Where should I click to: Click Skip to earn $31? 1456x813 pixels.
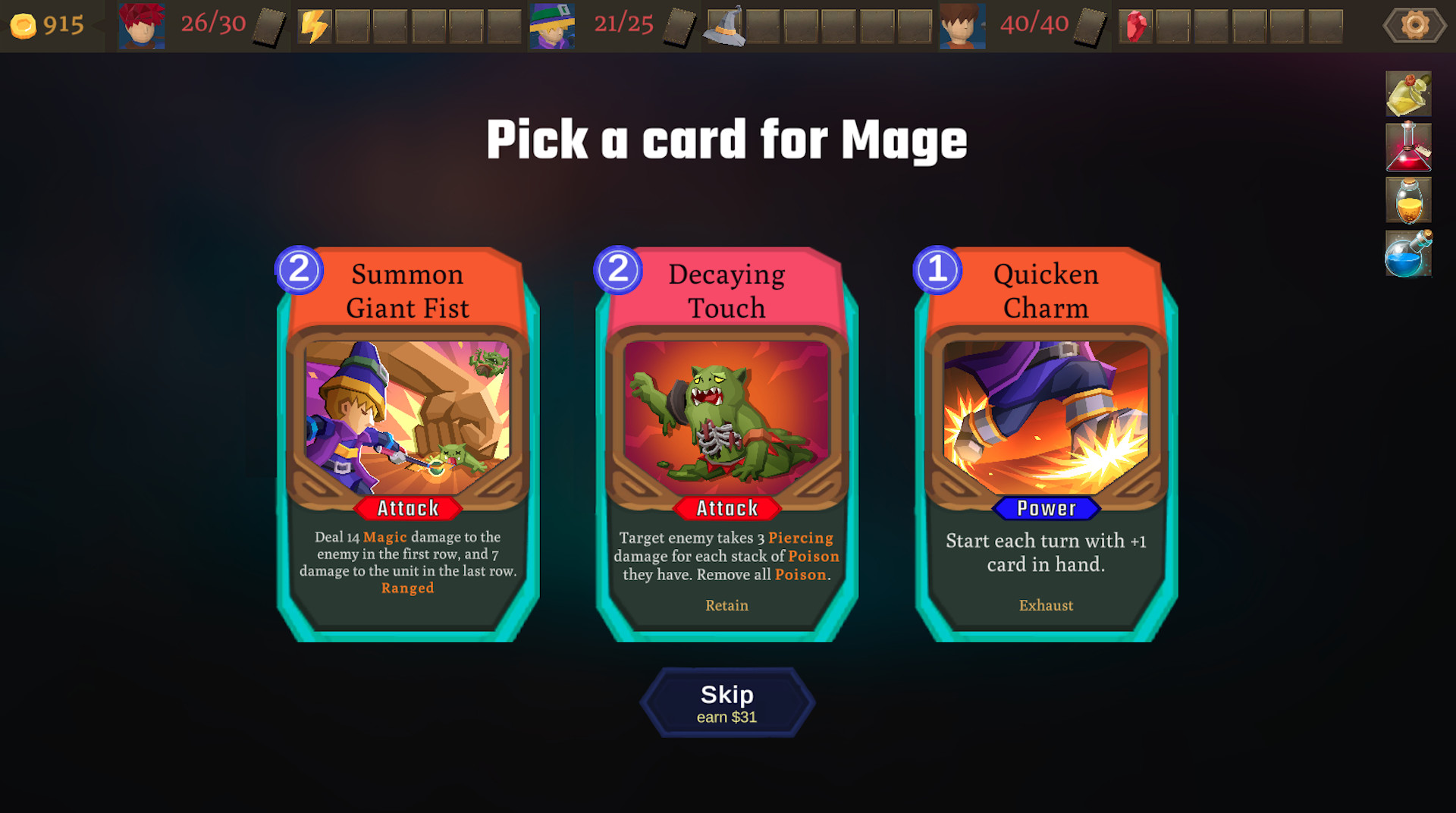pyautogui.click(x=726, y=701)
